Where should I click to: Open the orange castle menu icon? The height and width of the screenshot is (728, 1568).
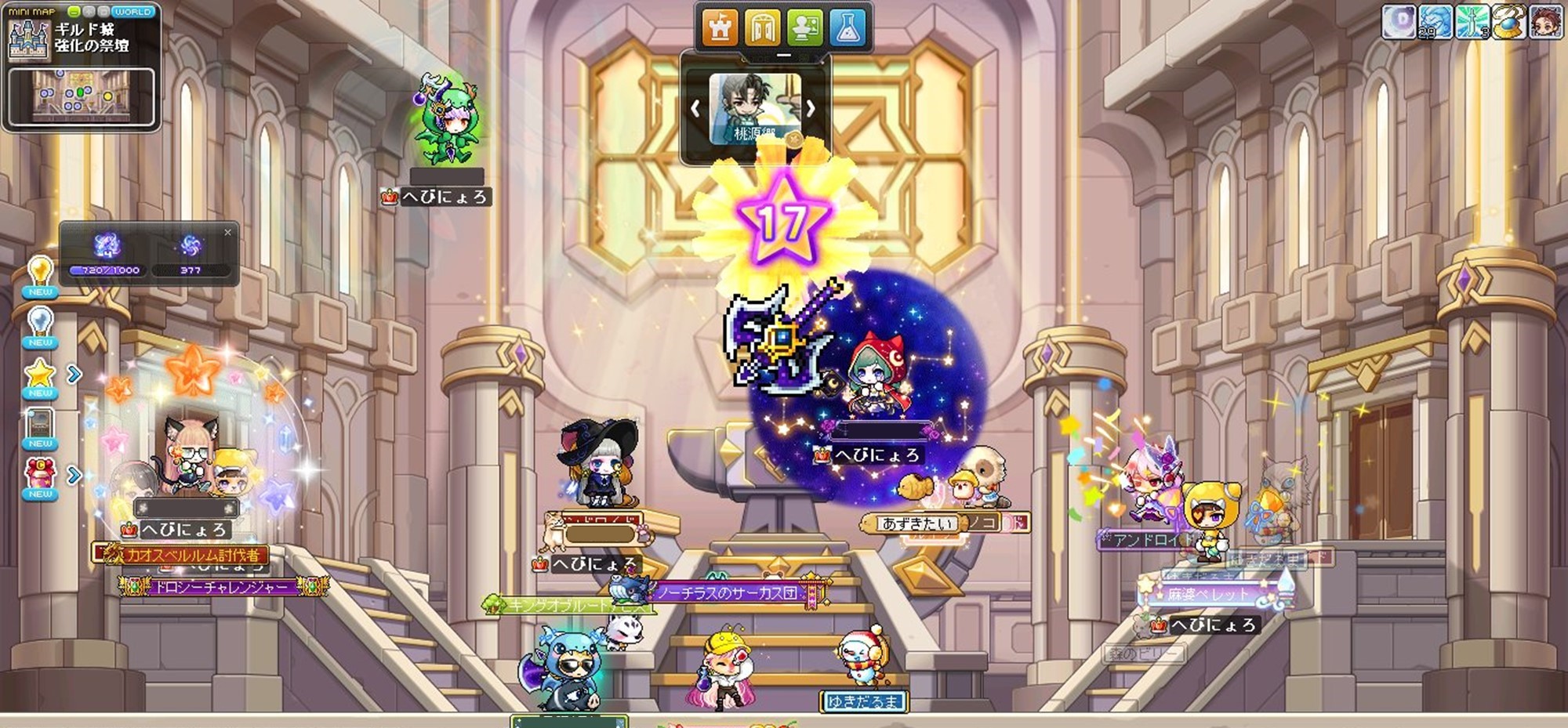coord(719,28)
